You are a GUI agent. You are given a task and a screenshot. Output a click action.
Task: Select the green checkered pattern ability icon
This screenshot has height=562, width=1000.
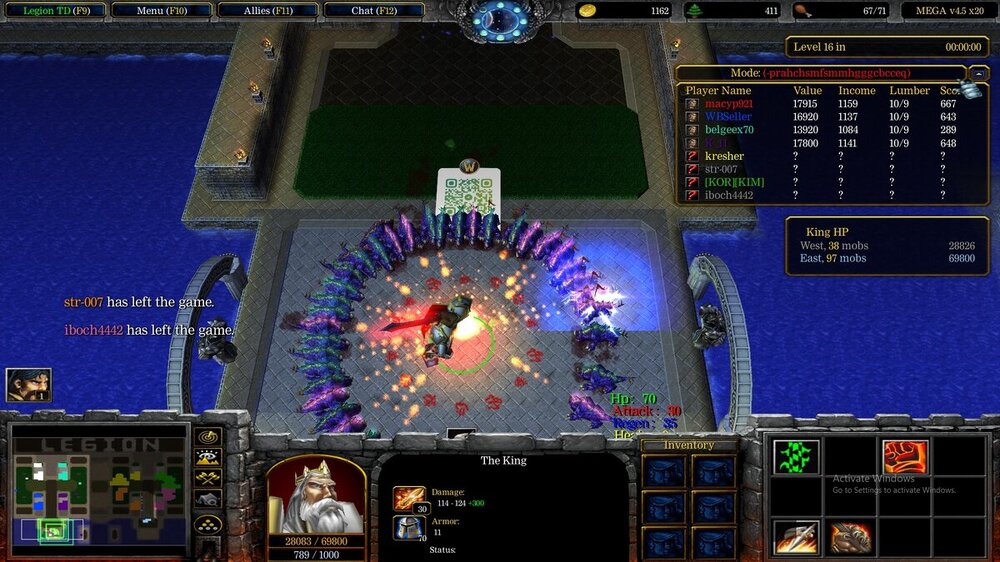[x=797, y=457]
